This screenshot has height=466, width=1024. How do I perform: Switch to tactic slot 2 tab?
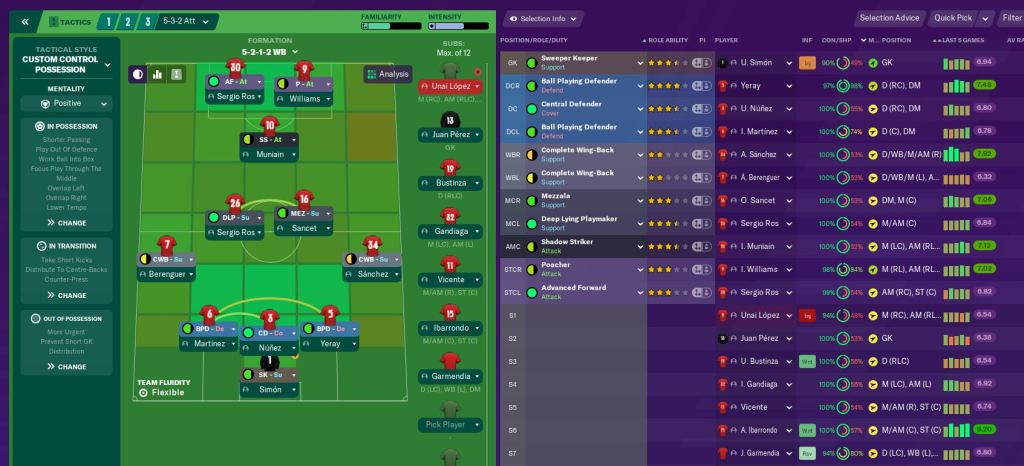[x=129, y=21]
